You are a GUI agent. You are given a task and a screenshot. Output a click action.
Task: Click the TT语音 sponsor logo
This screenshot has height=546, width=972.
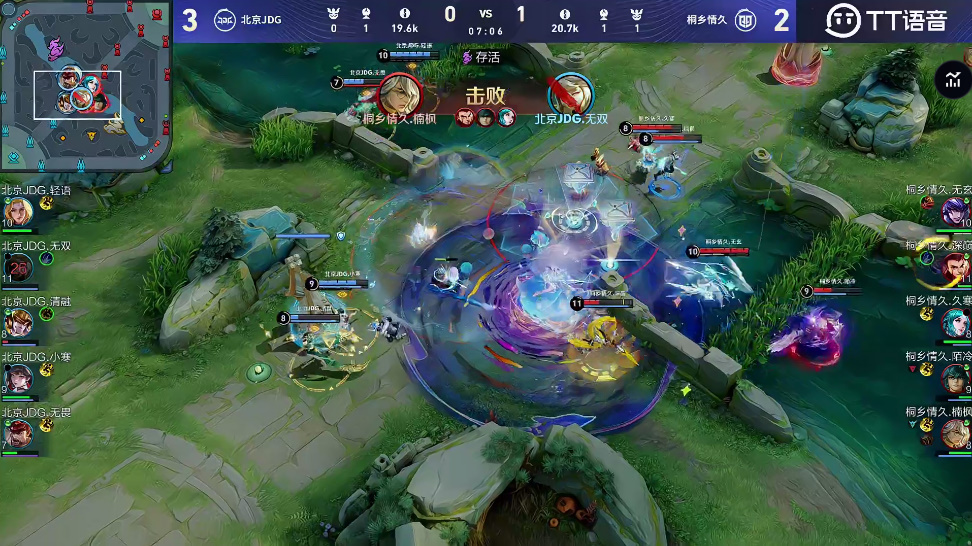884,20
